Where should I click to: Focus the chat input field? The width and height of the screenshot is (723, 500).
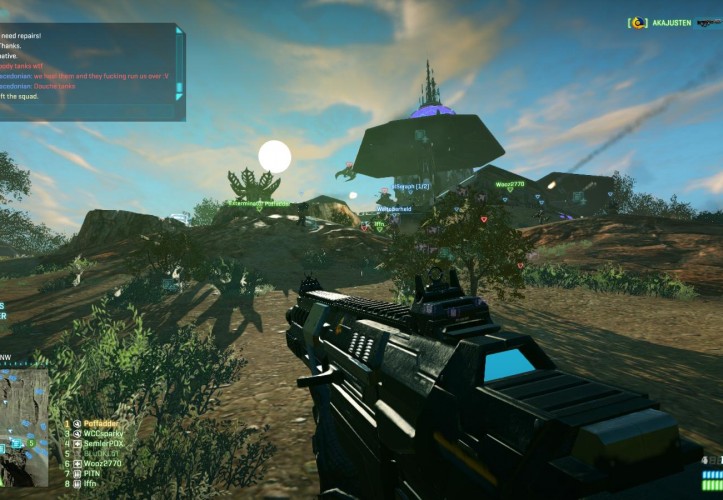[90, 111]
